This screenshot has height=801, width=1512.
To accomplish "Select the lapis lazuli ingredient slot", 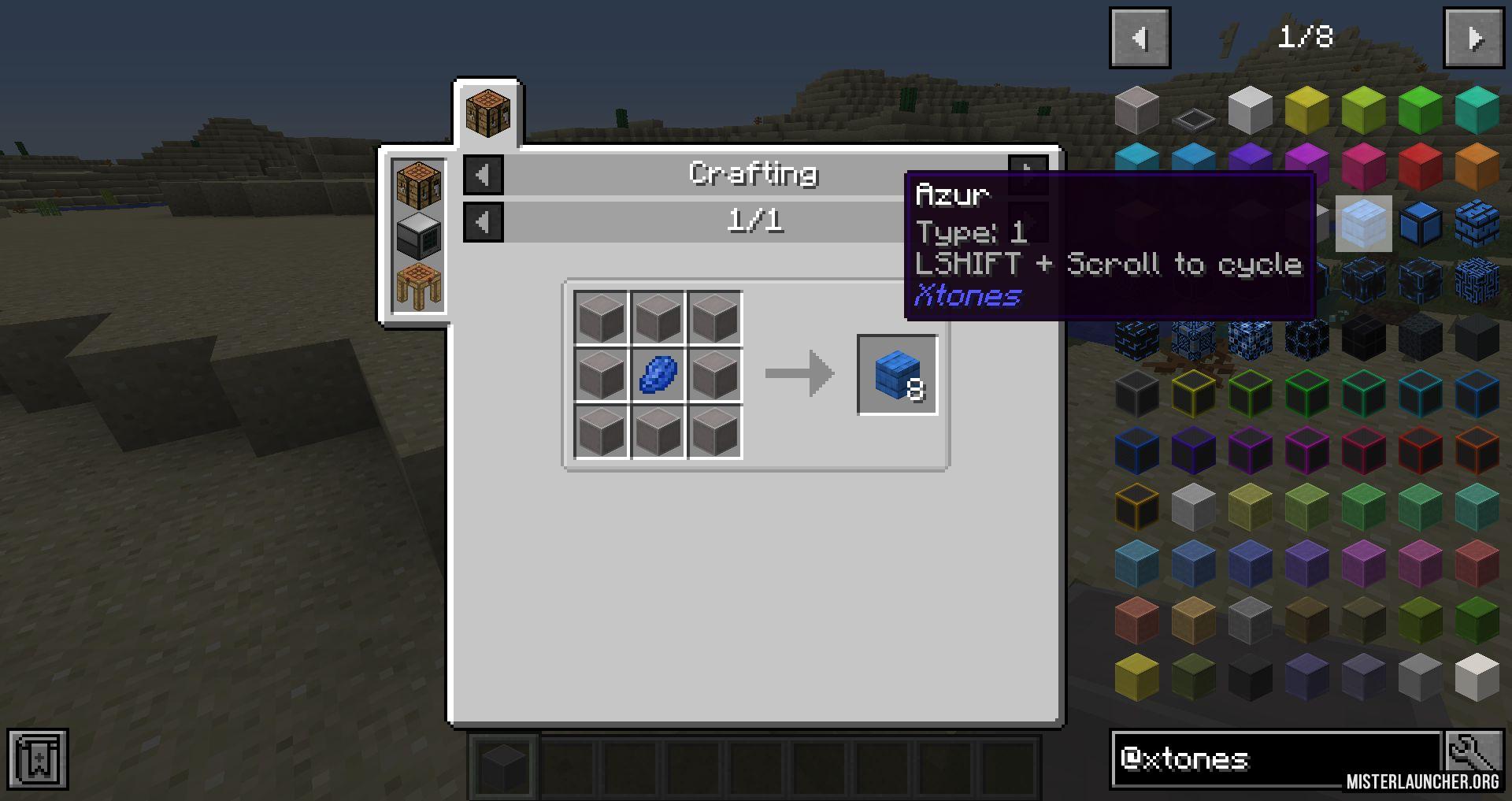I will (x=658, y=375).
